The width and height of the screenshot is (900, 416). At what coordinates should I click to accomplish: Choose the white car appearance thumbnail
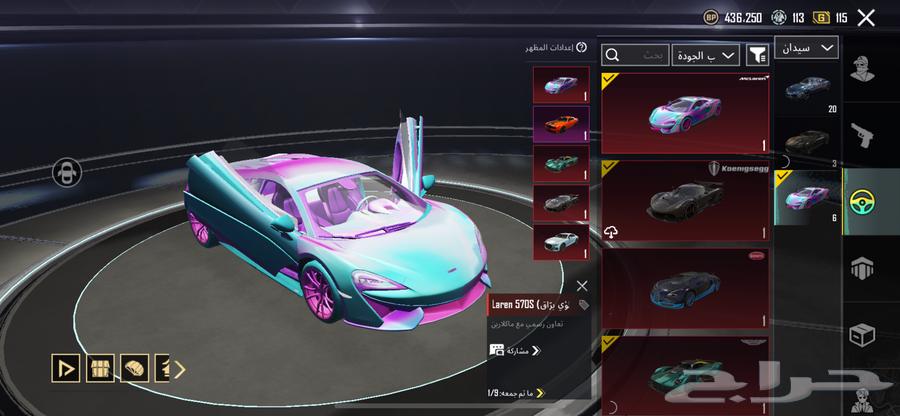(x=561, y=241)
